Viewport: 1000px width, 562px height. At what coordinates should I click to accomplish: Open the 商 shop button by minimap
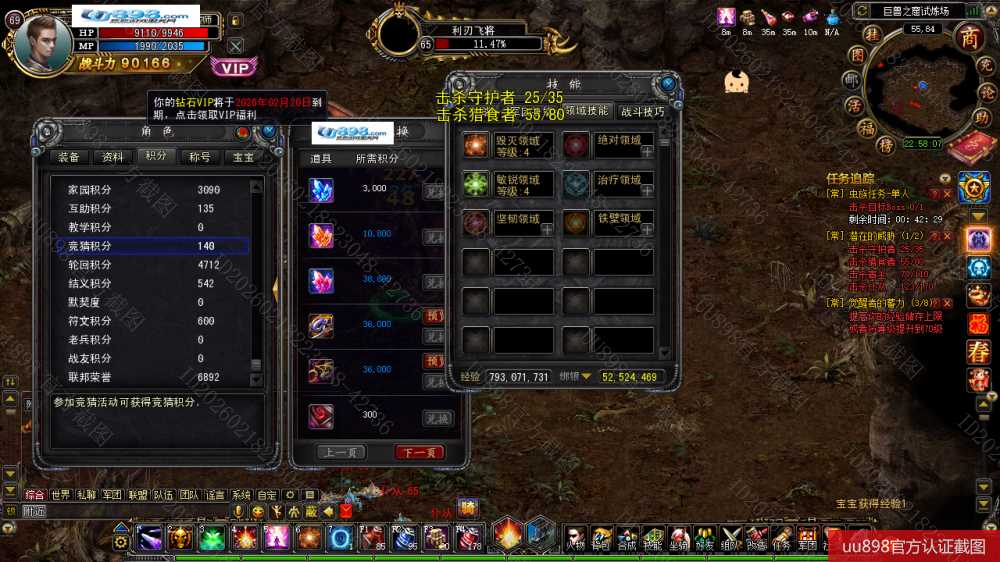pyautogui.click(x=969, y=38)
